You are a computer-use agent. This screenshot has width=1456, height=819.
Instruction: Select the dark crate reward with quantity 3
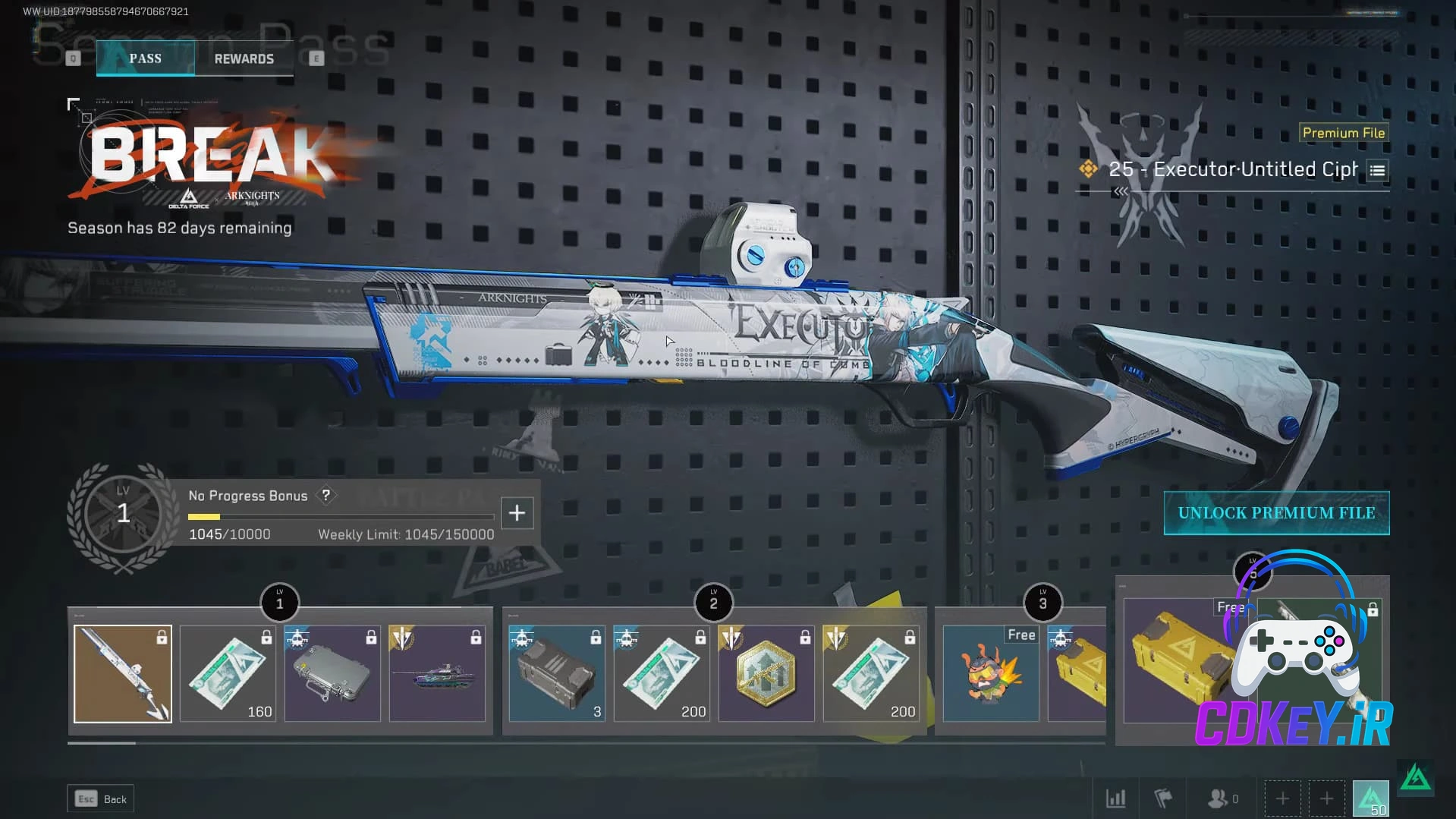click(x=556, y=673)
